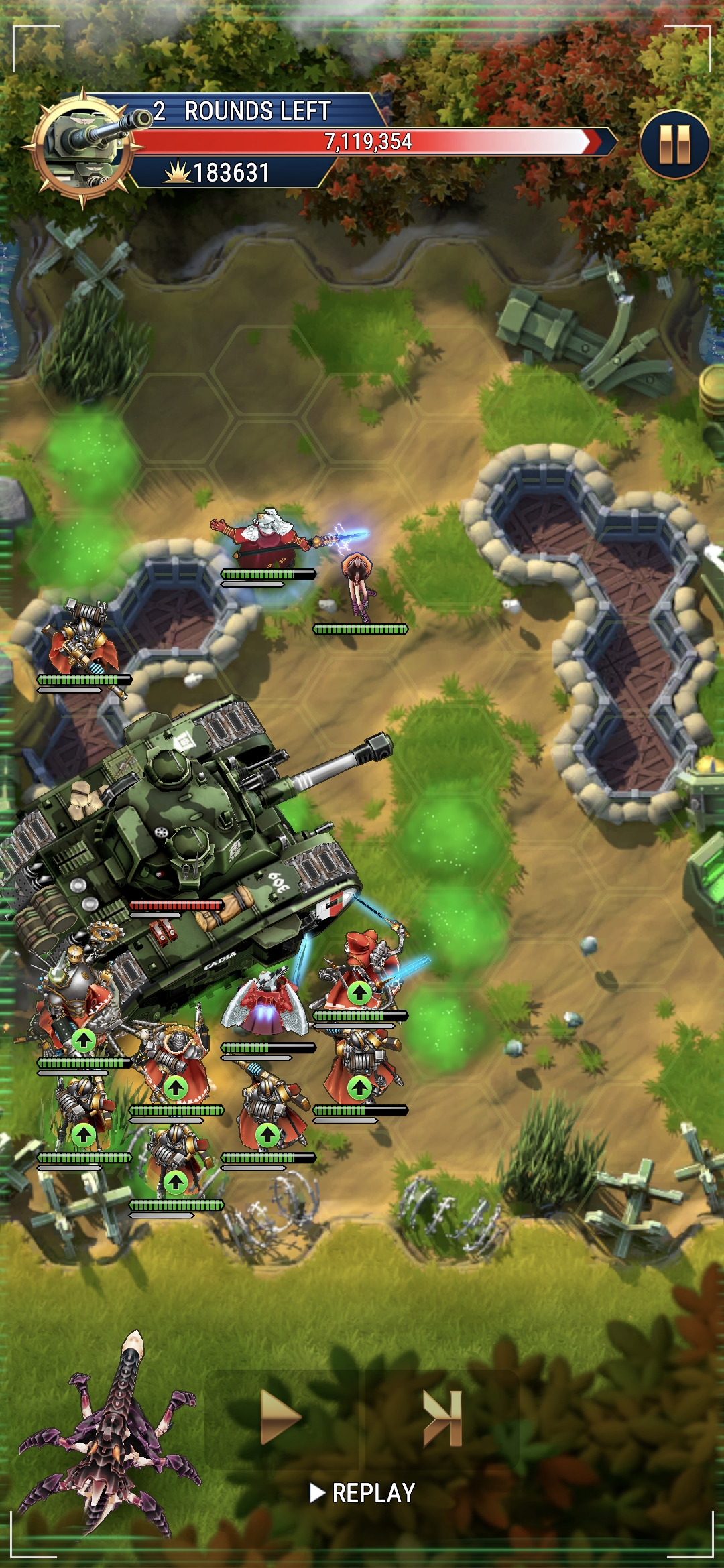Pause the battle replay
Image resolution: width=724 pixels, height=1568 pixels.
pos(674,144)
